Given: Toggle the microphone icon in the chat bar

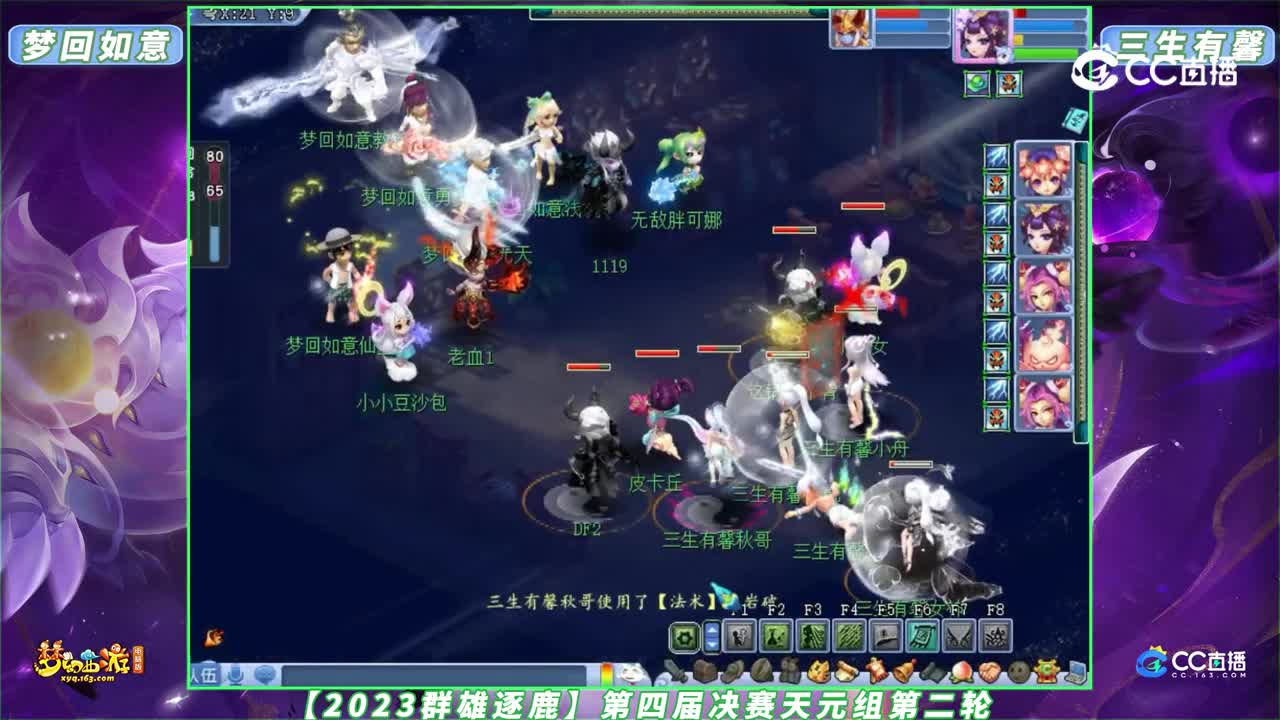Looking at the screenshot, I should click(235, 672).
